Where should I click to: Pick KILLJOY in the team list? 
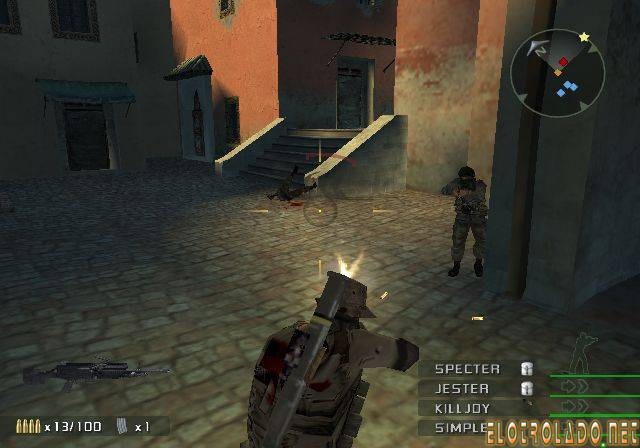tap(462, 408)
